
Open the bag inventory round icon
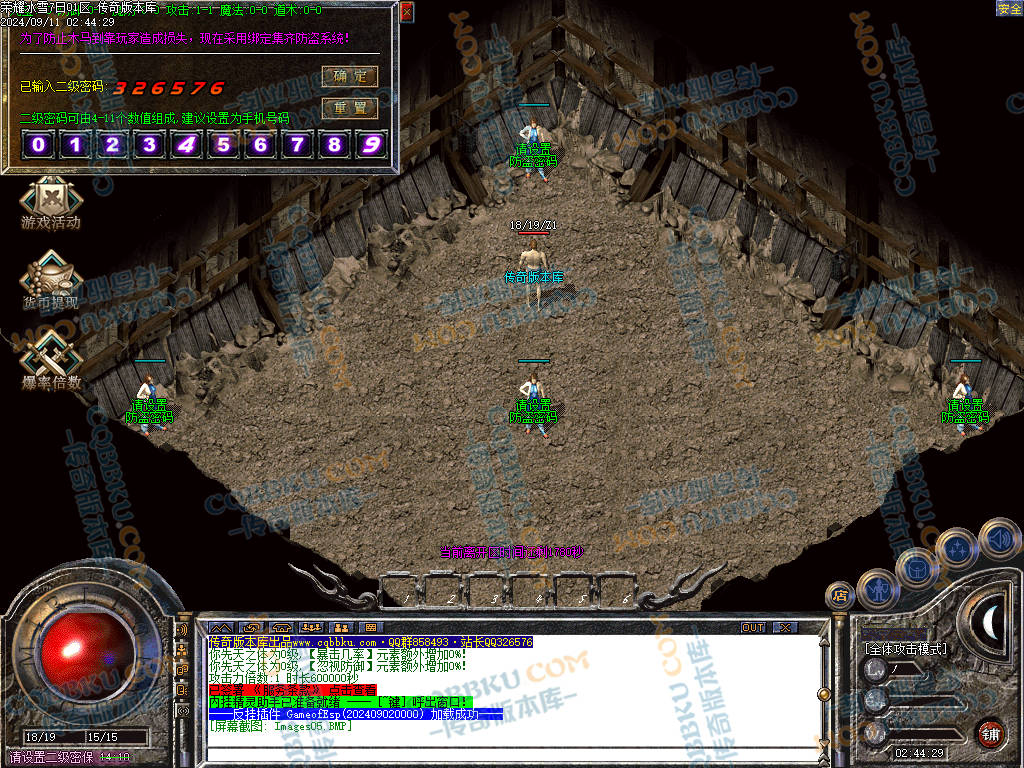(x=916, y=568)
